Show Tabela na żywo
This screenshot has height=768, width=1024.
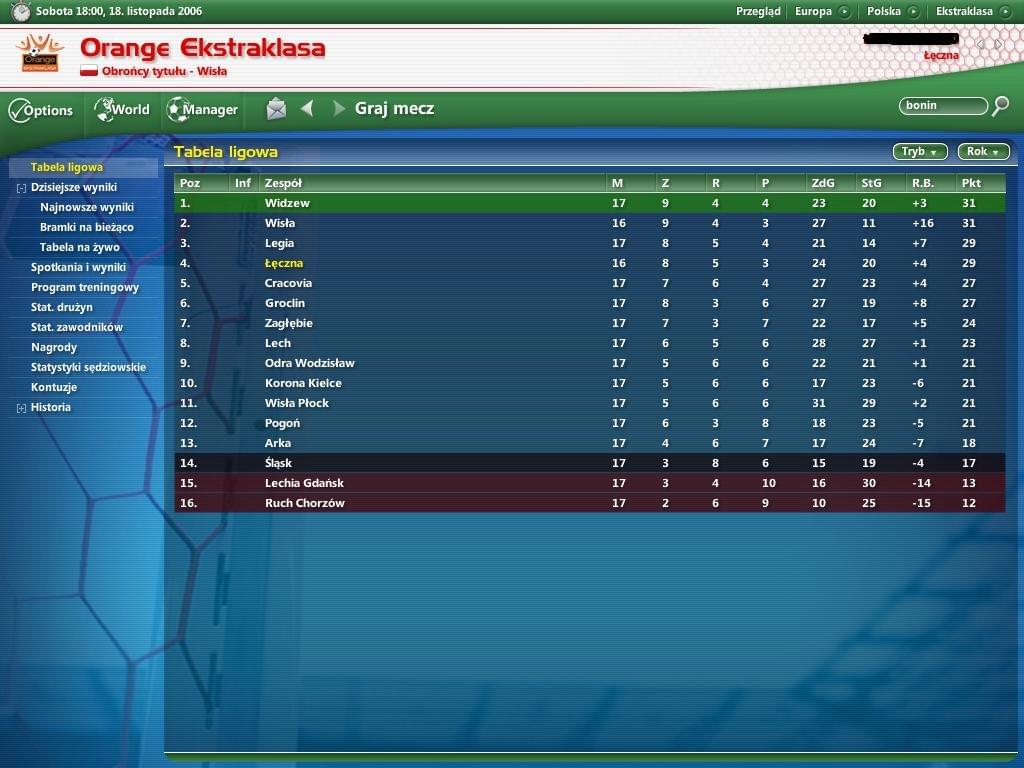click(x=79, y=247)
